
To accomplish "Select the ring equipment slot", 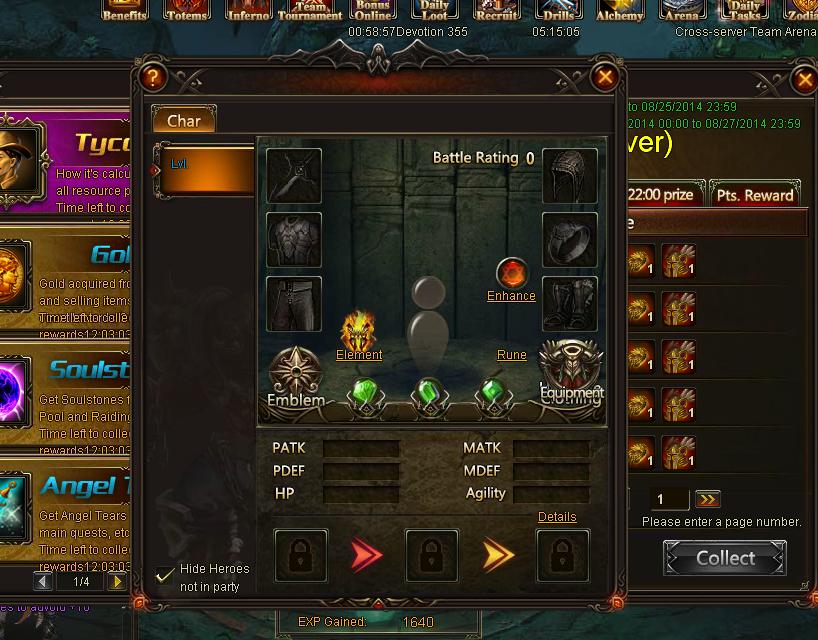I will [570, 240].
